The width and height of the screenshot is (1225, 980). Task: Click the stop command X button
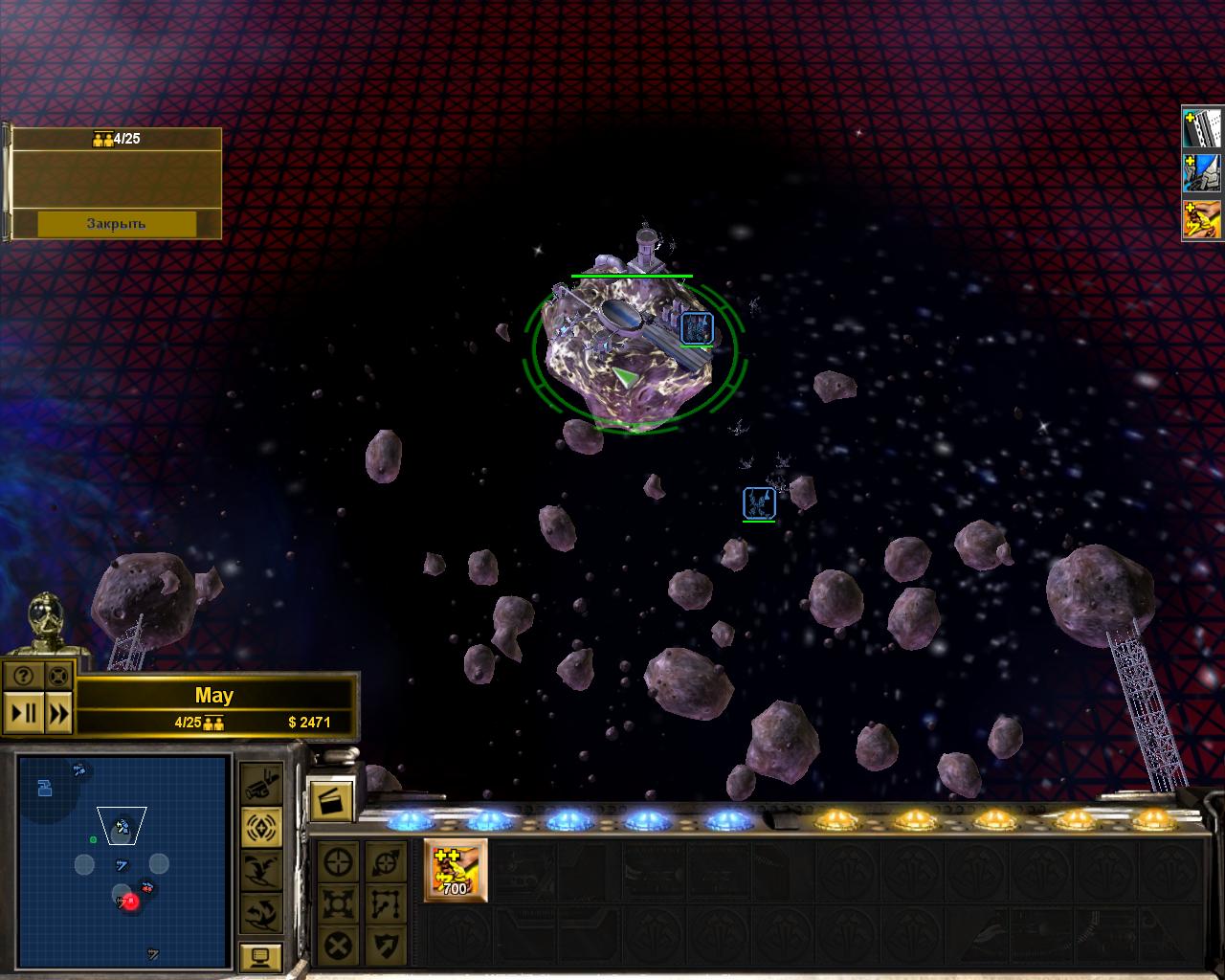[338, 947]
